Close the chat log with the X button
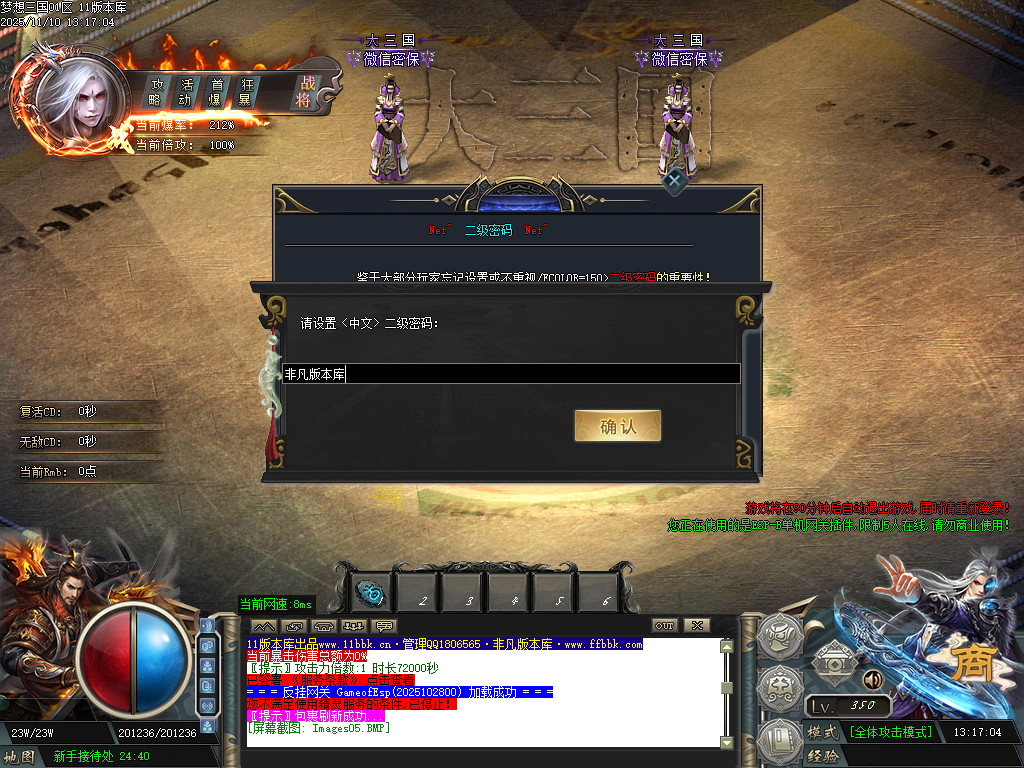This screenshot has width=1024, height=768. point(696,626)
